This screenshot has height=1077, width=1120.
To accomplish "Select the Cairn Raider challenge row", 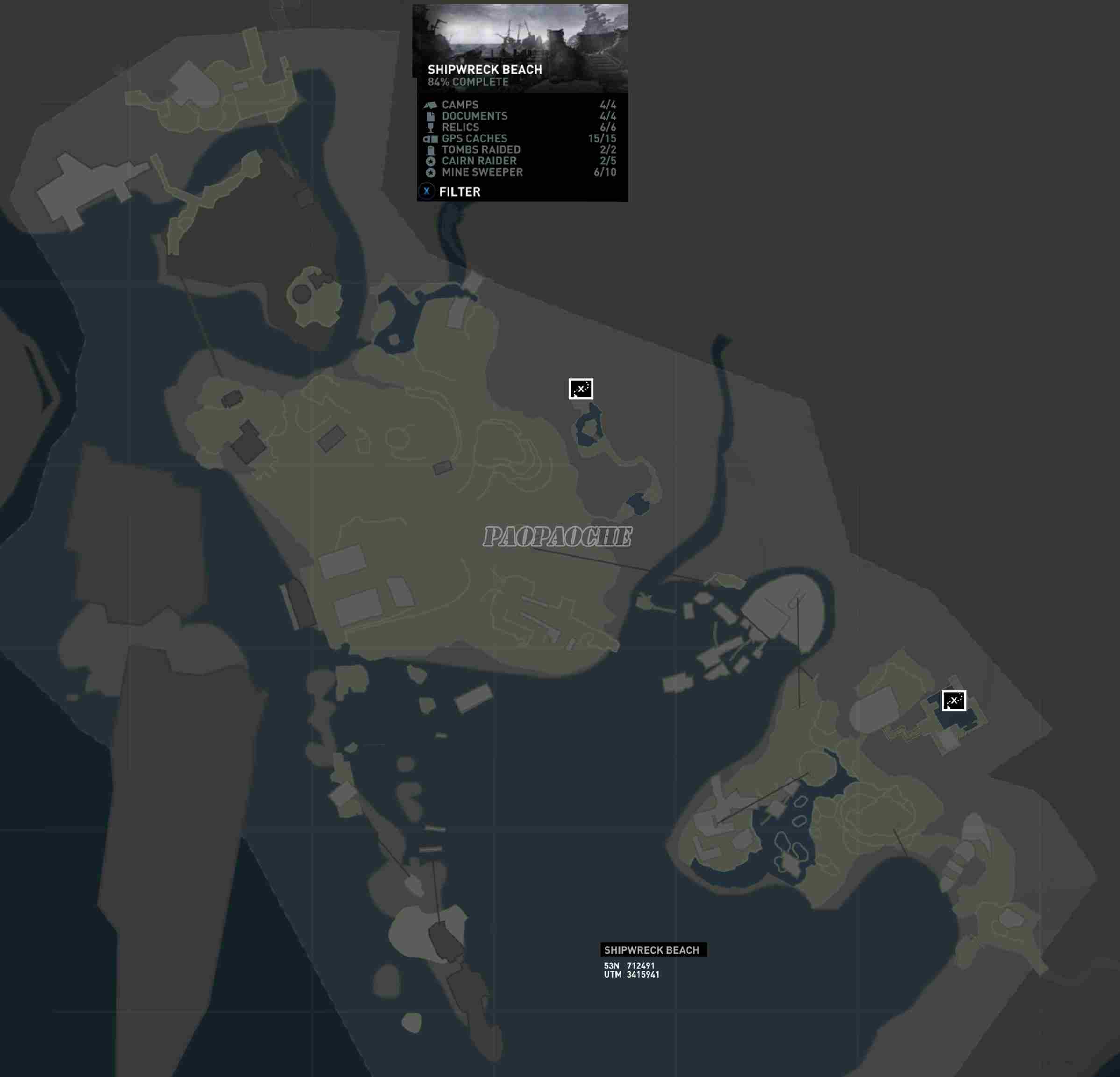I will [x=520, y=161].
